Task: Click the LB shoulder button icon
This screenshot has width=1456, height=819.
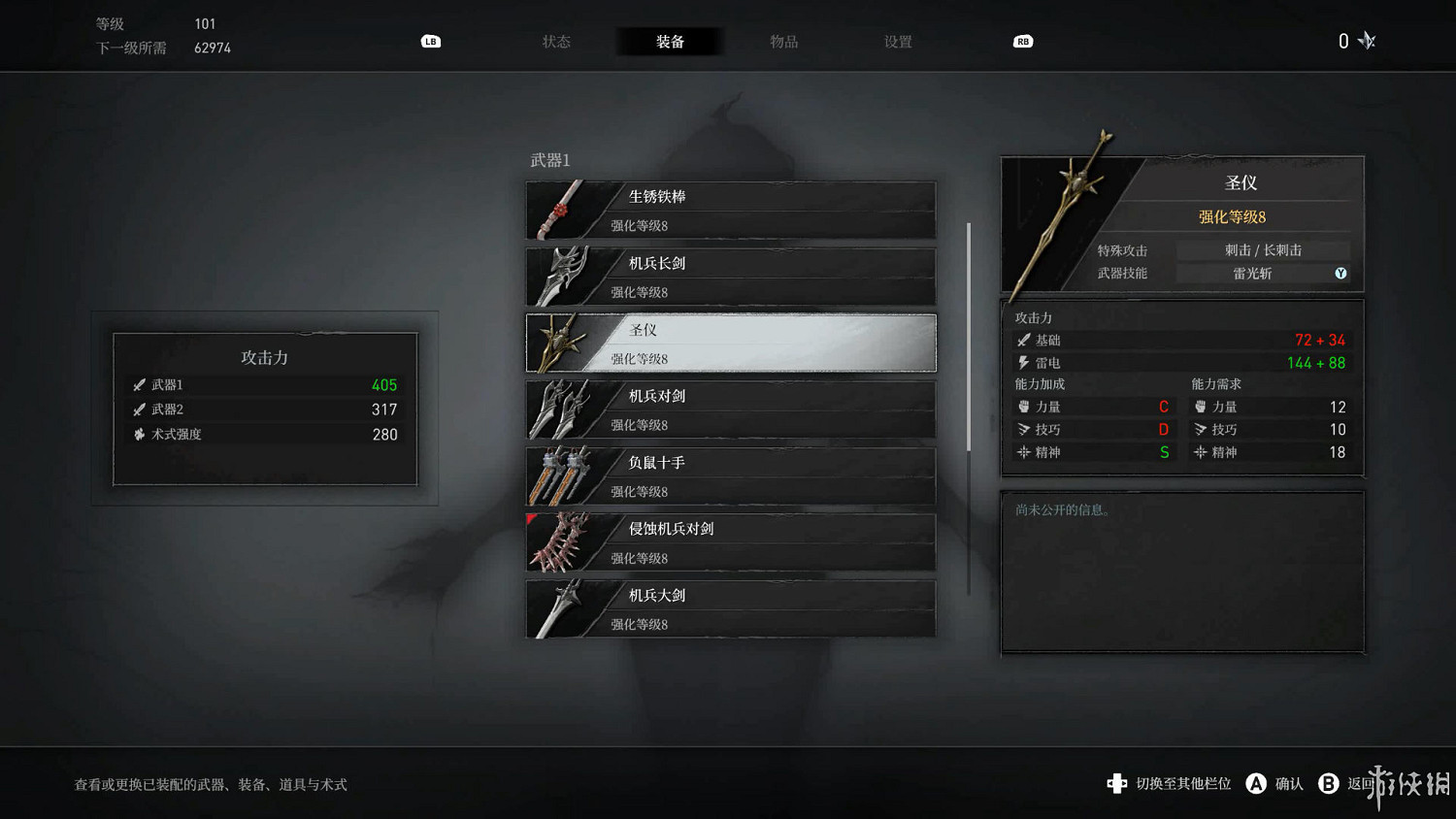Action: (430, 42)
